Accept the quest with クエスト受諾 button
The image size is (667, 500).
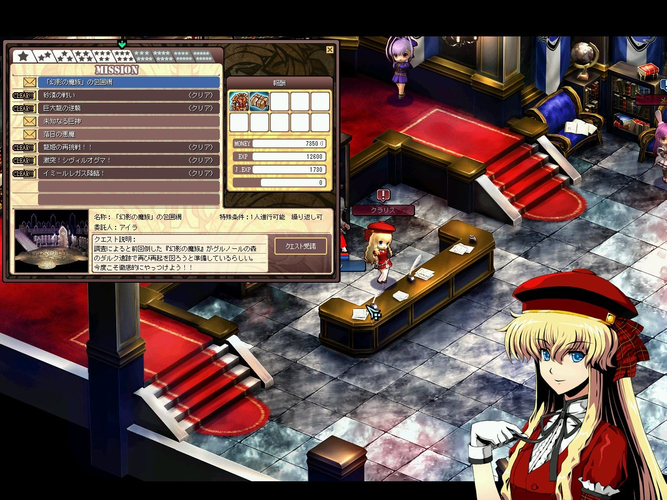pos(300,245)
